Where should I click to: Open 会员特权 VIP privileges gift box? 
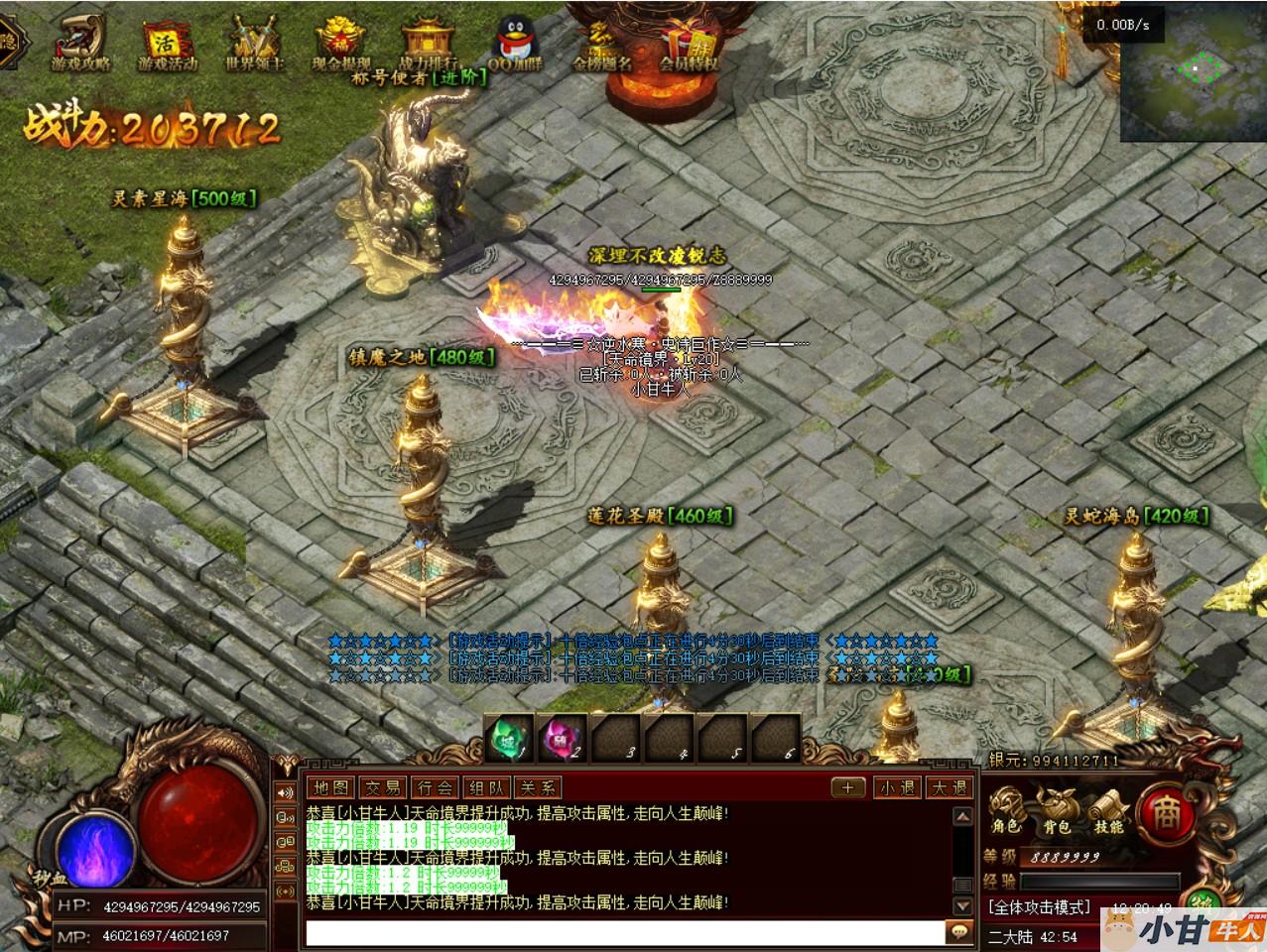point(688,43)
